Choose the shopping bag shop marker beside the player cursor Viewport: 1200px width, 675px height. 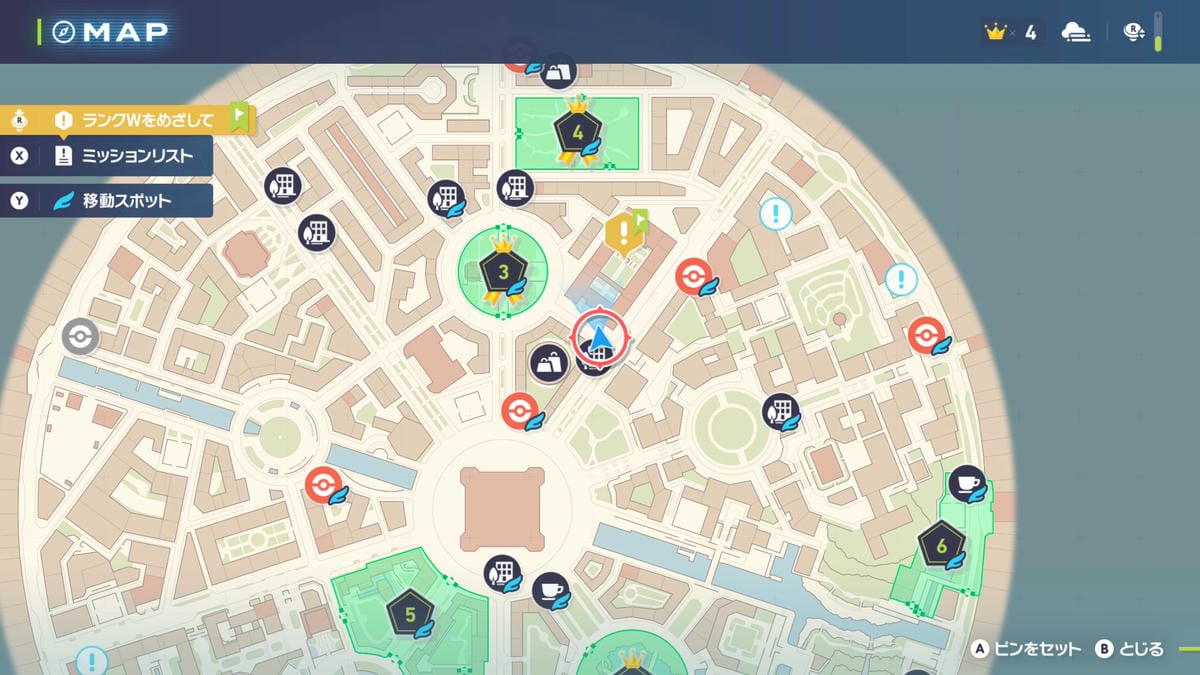point(550,363)
